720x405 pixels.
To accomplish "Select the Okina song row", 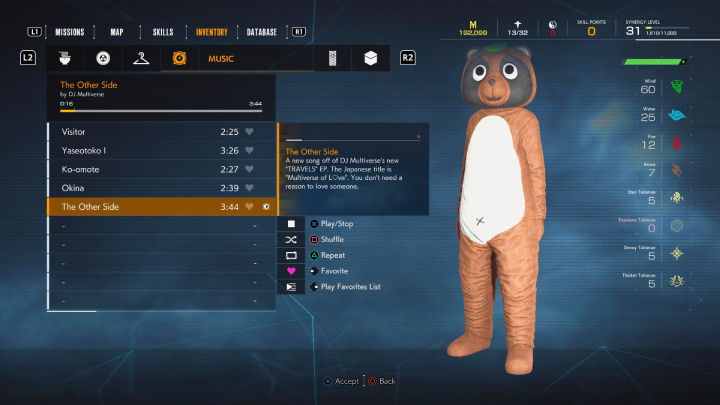I will click(x=140, y=188).
